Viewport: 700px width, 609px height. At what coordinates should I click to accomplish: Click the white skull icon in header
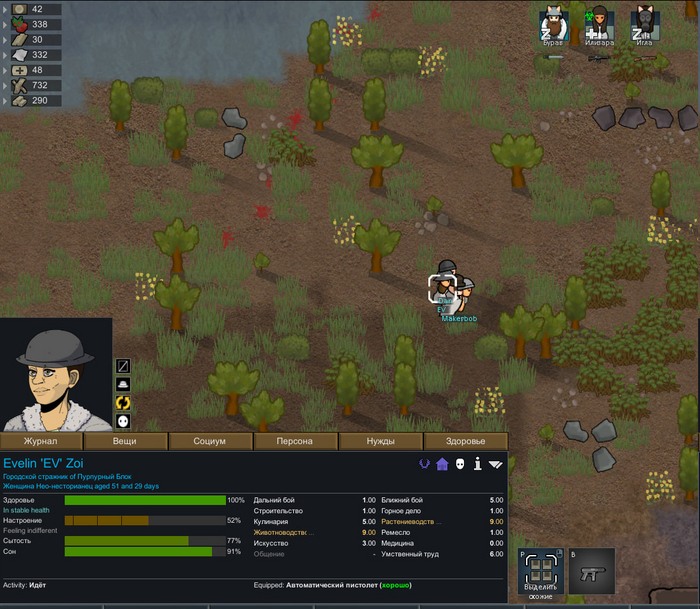(x=460, y=464)
